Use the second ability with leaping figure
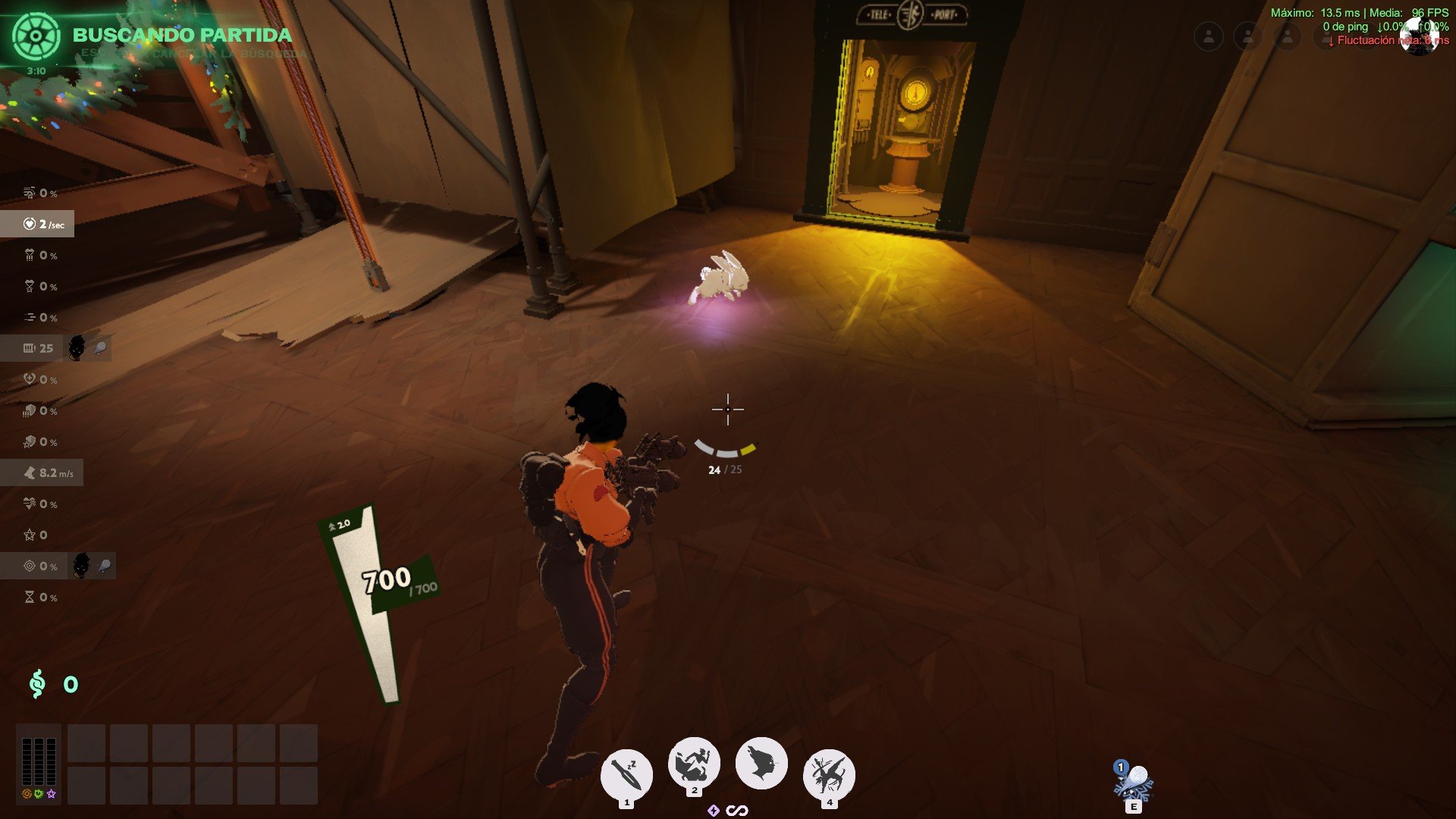 pos(693,763)
